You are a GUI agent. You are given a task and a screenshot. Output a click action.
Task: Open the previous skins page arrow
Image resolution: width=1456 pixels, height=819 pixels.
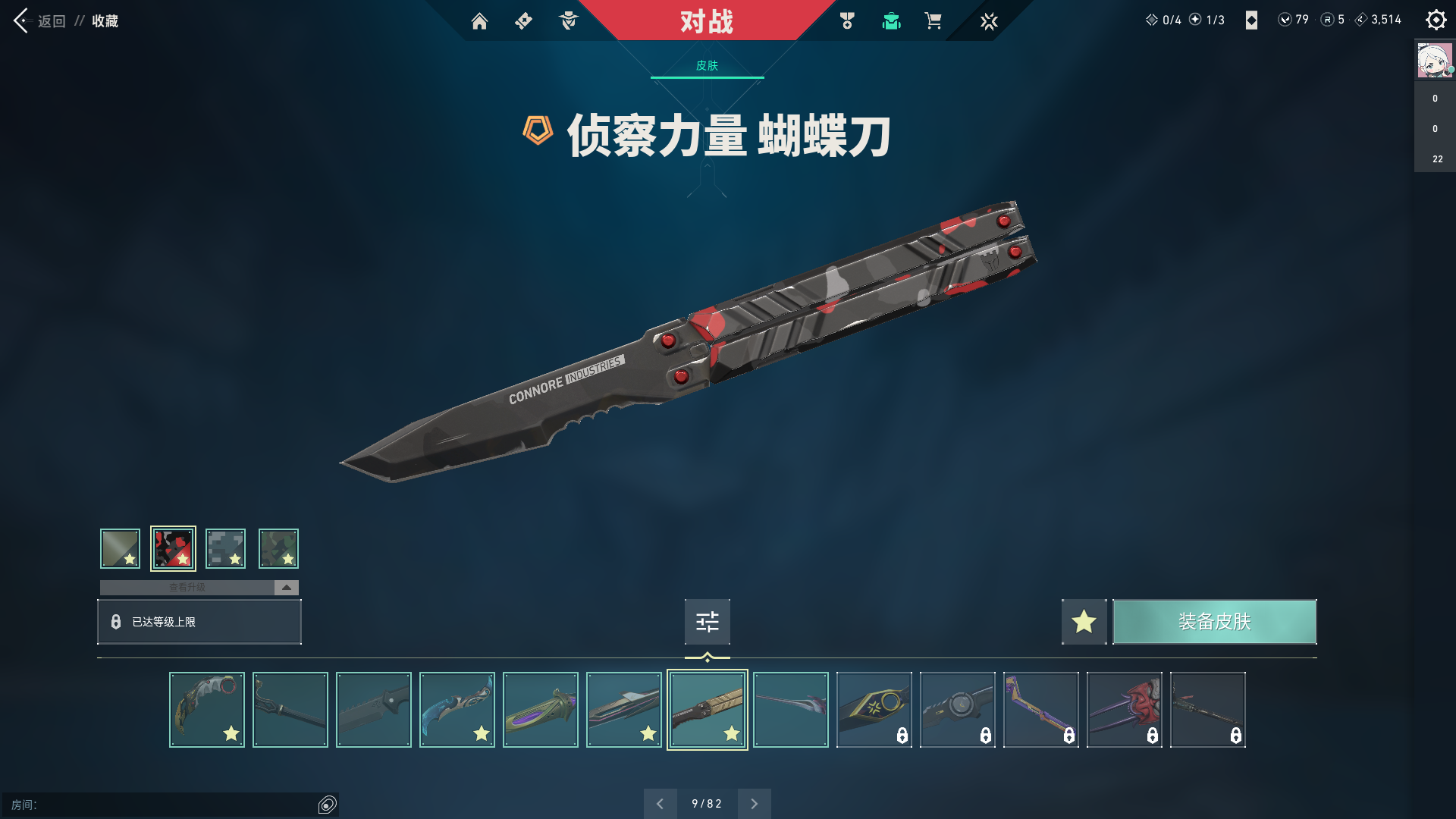661,803
